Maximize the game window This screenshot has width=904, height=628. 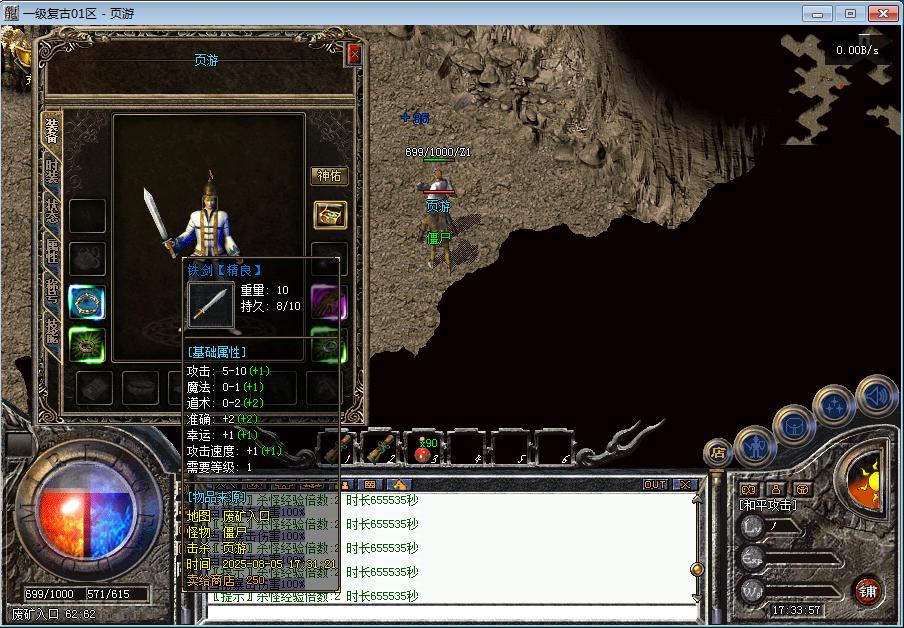[x=850, y=13]
